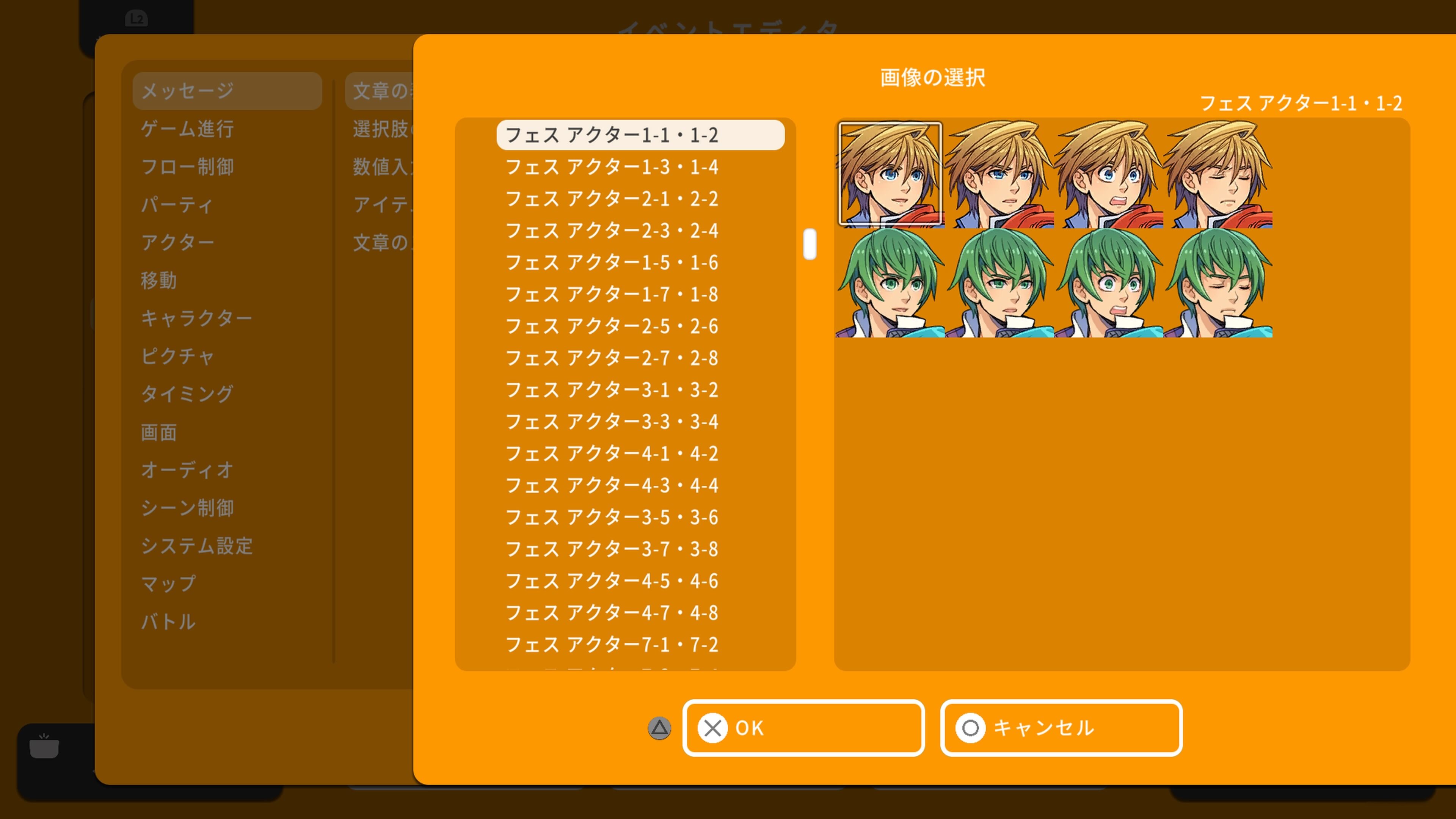
Task: Click the キャンセル button
Action: [1061, 728]
